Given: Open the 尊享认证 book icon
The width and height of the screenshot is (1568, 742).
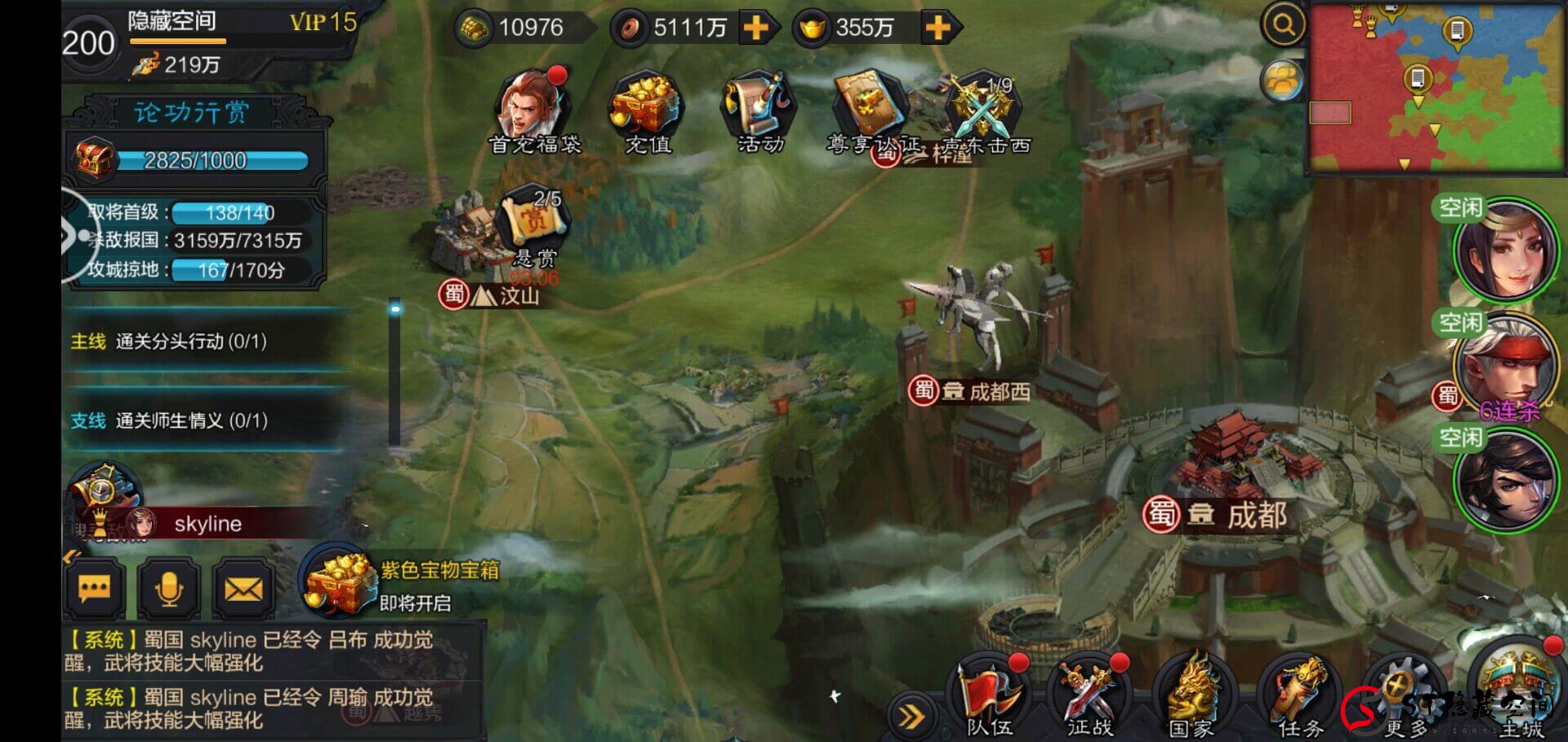Looking at the screenshot, I should click(870, 110).
